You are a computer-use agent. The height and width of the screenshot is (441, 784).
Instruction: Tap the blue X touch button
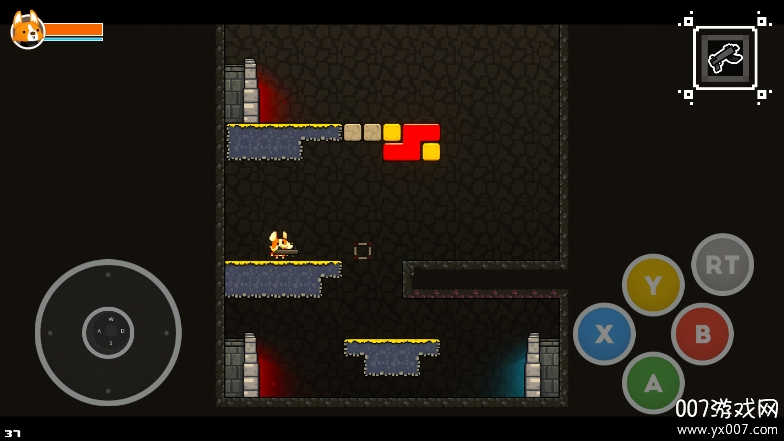coord(604,334)
